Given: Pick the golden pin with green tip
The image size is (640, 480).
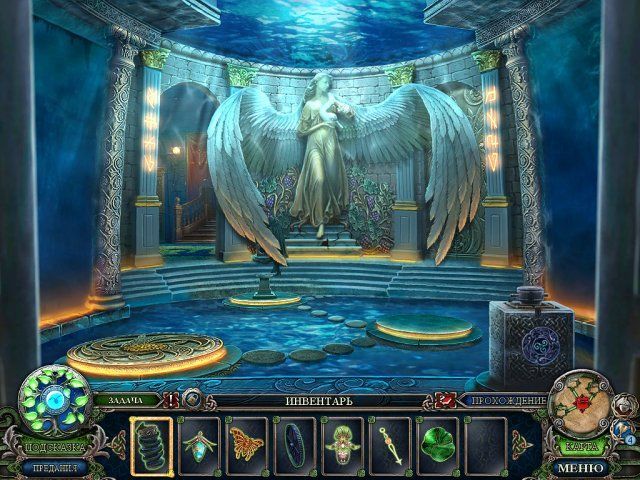Looking at the screenshot, I should [388, 445].
